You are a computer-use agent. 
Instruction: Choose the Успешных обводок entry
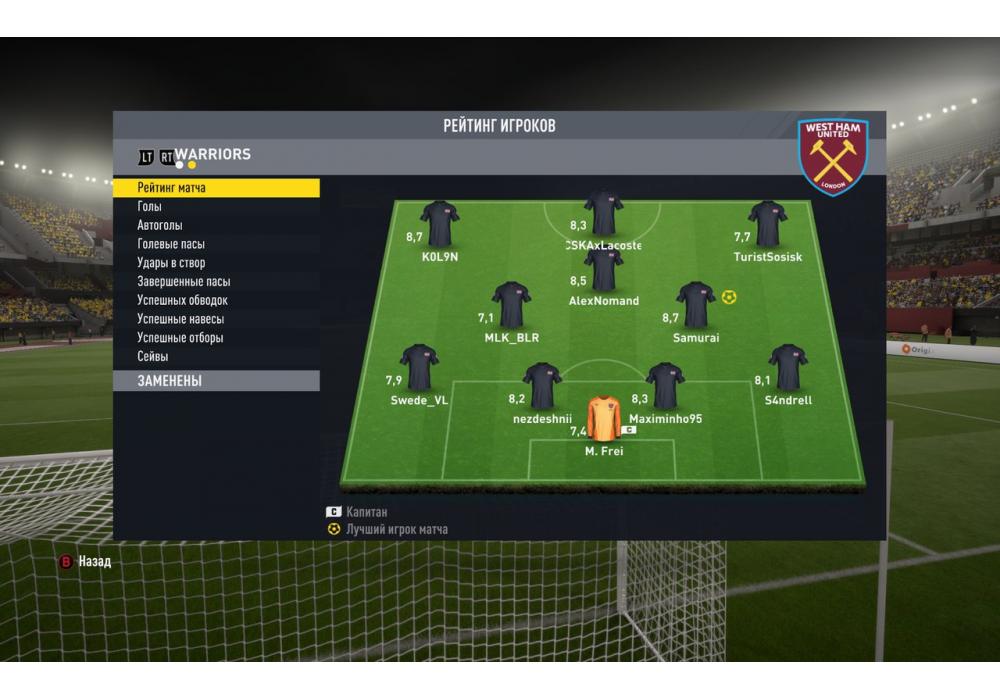182,300
